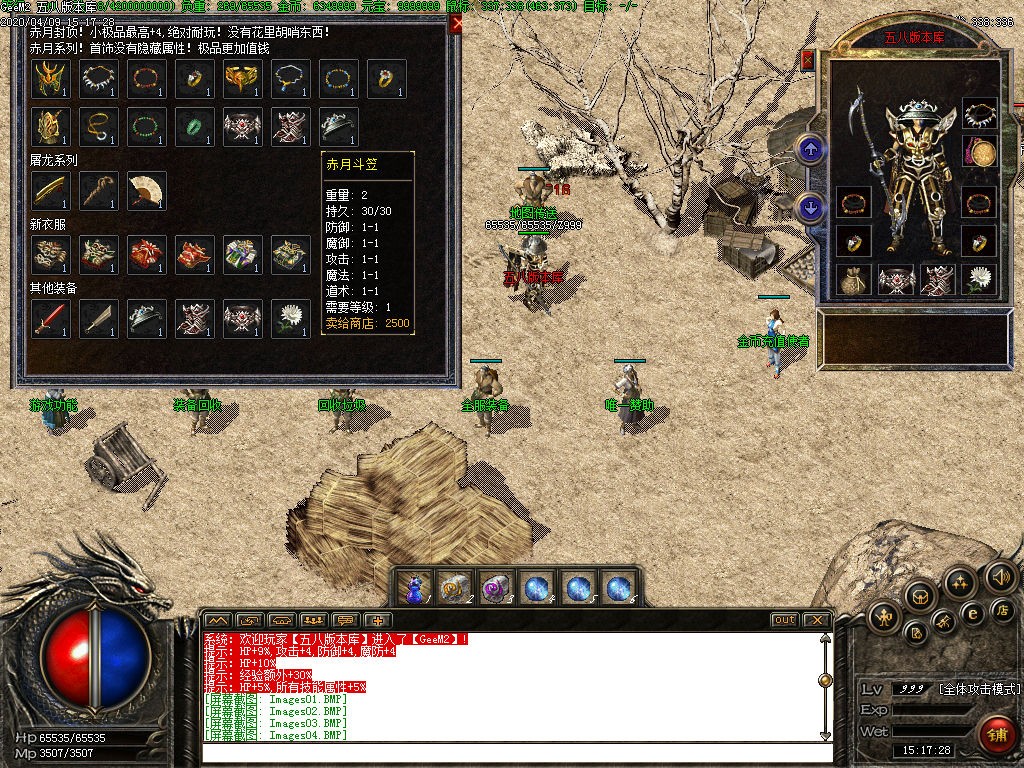Select the golden horned helmet in the shop
The height and width of the screenshot is (768, 1024).
[x=50, y=79]
